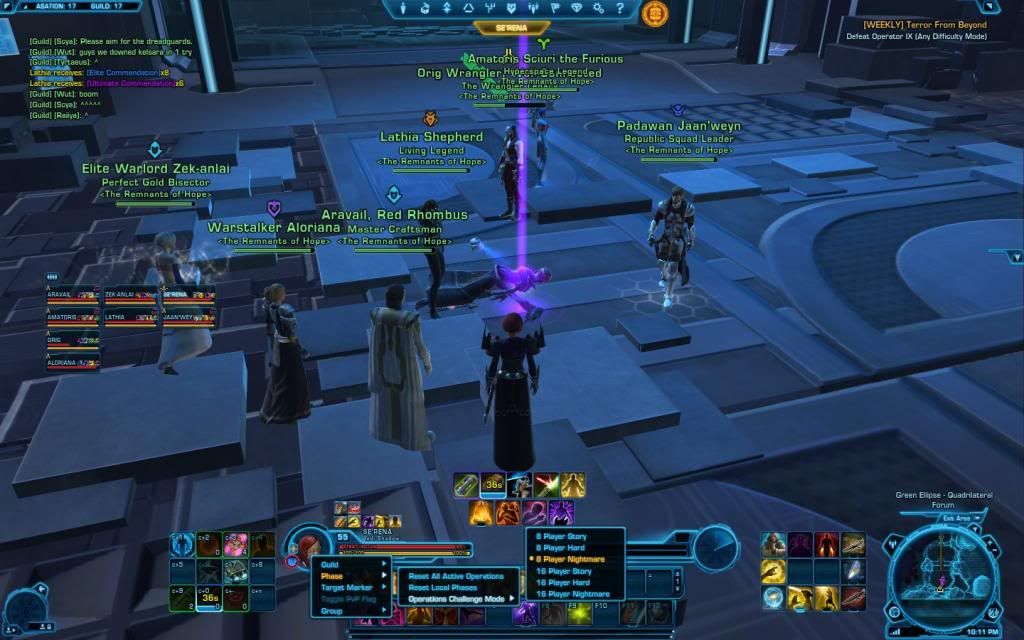Open the Guild submenu entry
1024x640 pixels.
point(331,565)
